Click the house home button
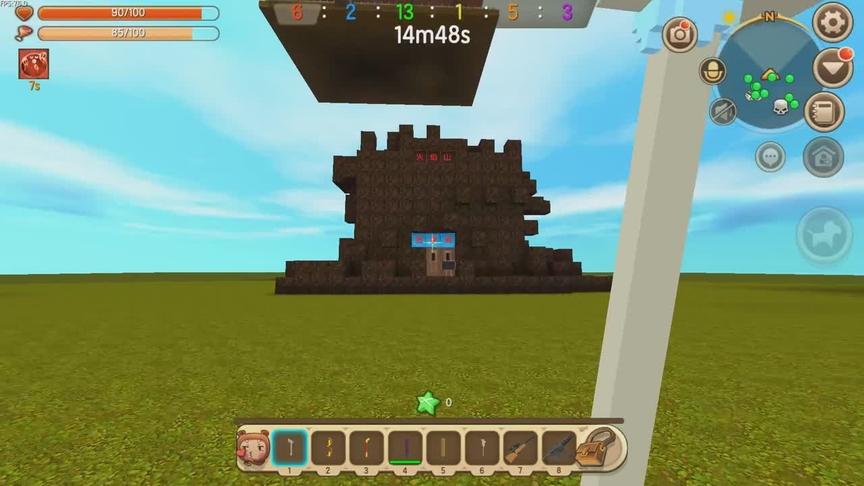Screen dimensions: 864x486 (x=823, y=157)
